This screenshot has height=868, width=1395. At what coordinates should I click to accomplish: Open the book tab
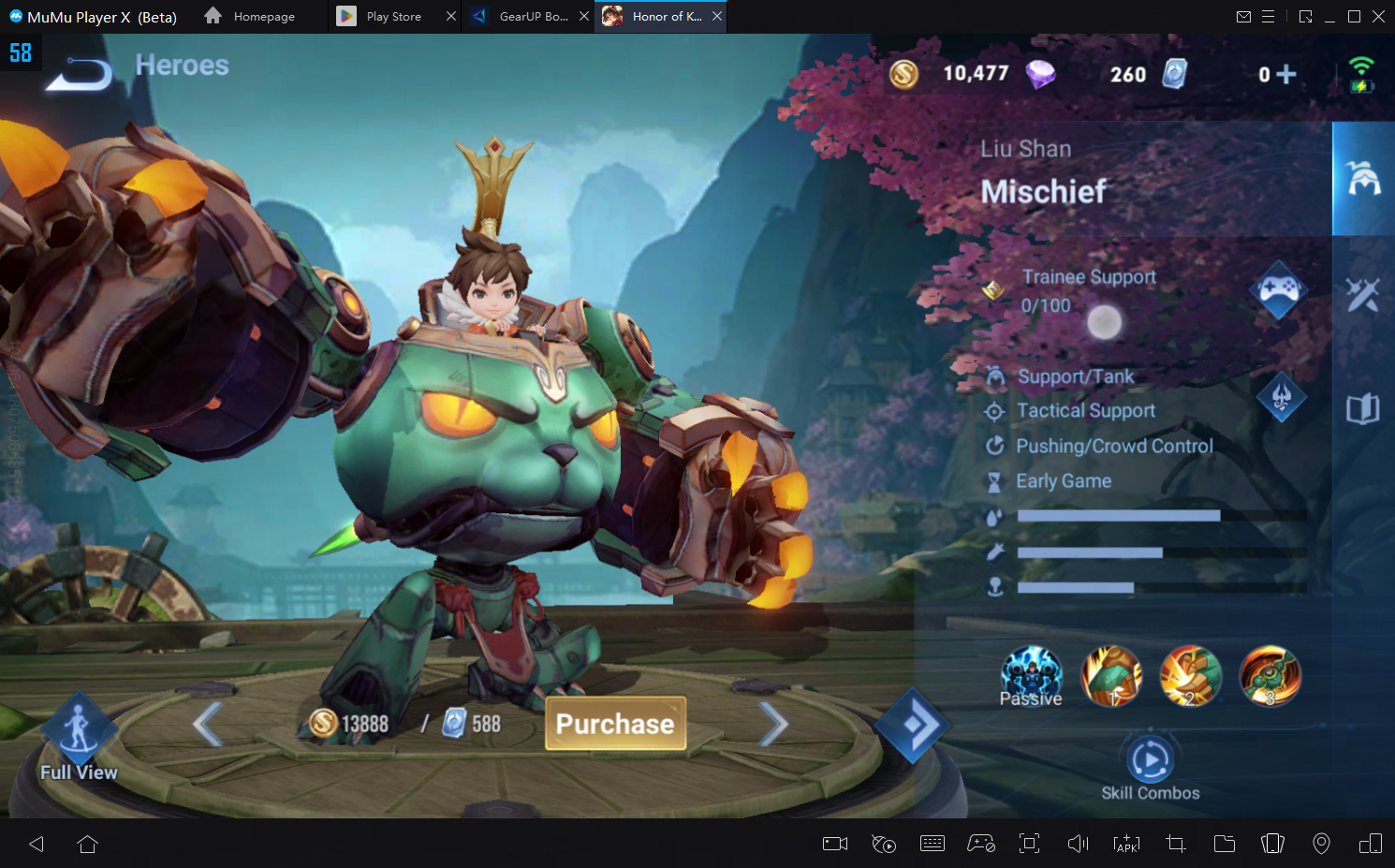click(1362, 409)
